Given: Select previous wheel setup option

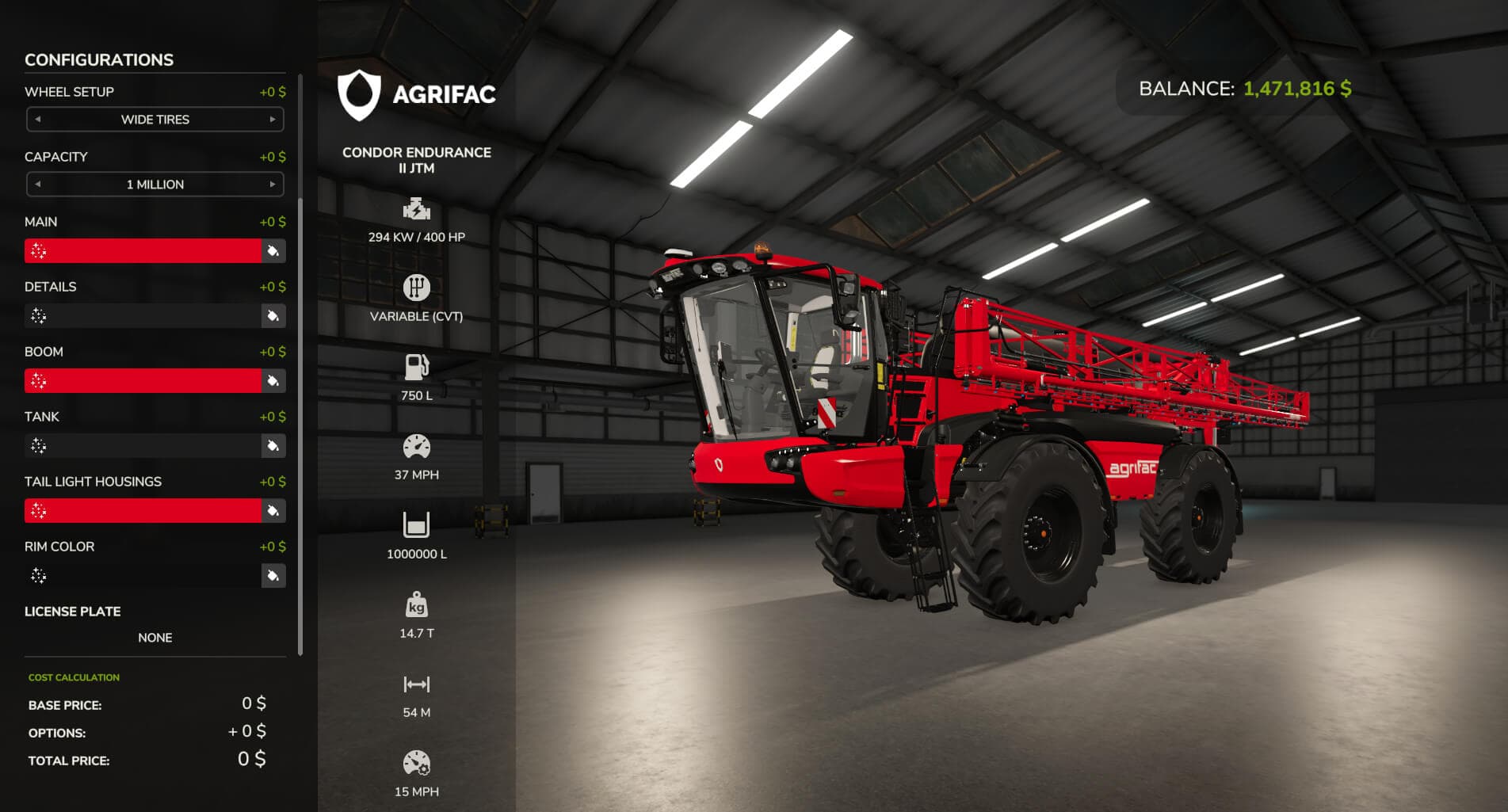Looking at the screenshot, I should [37, 120].
